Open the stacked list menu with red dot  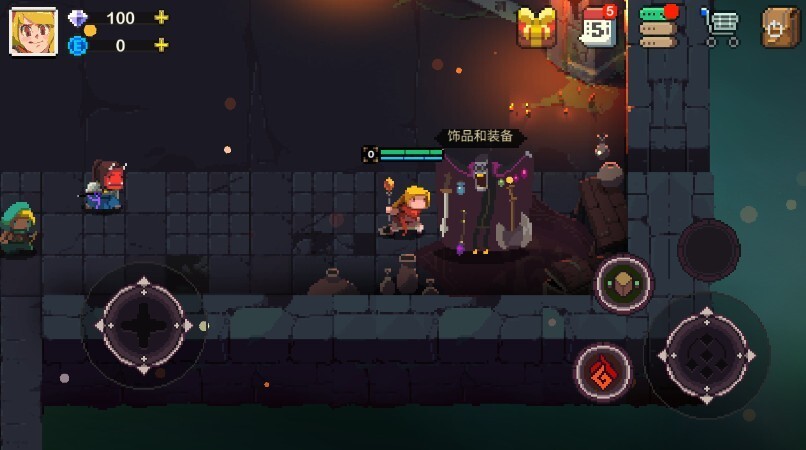[x=658, y=27]
